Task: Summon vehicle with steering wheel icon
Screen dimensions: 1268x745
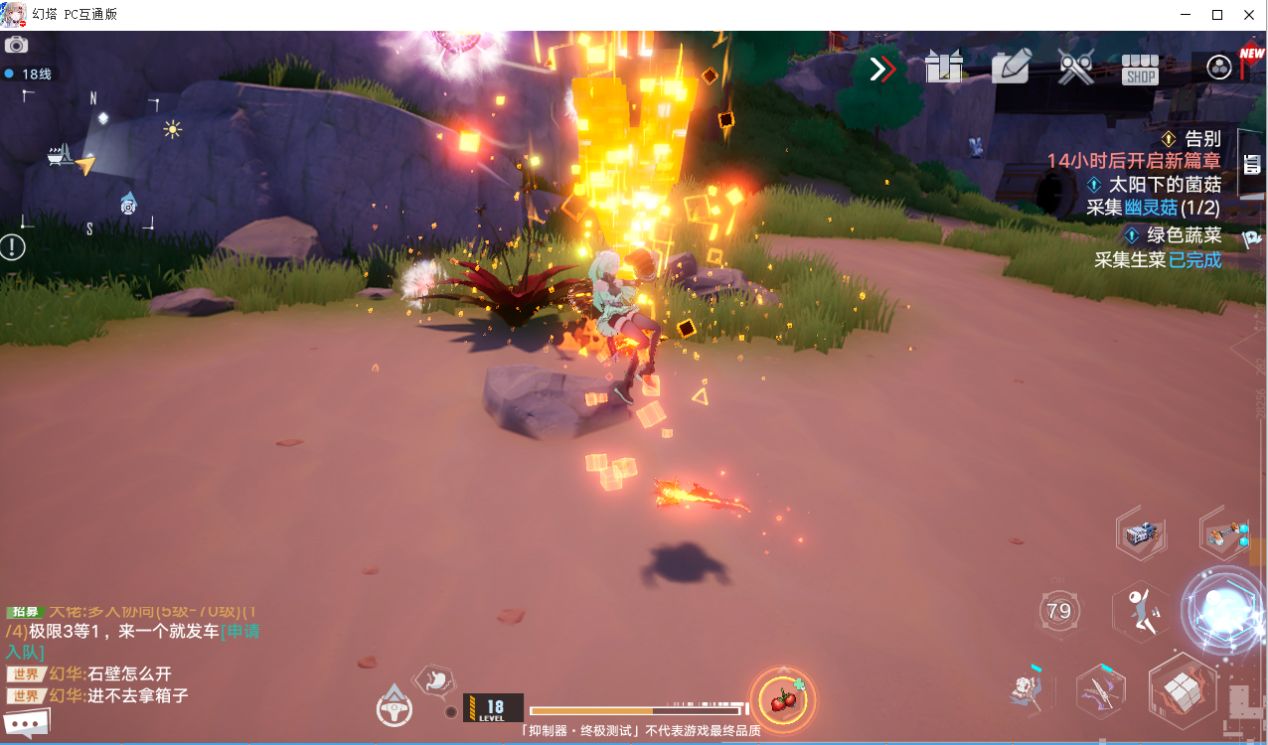Action: coord(394,707)
